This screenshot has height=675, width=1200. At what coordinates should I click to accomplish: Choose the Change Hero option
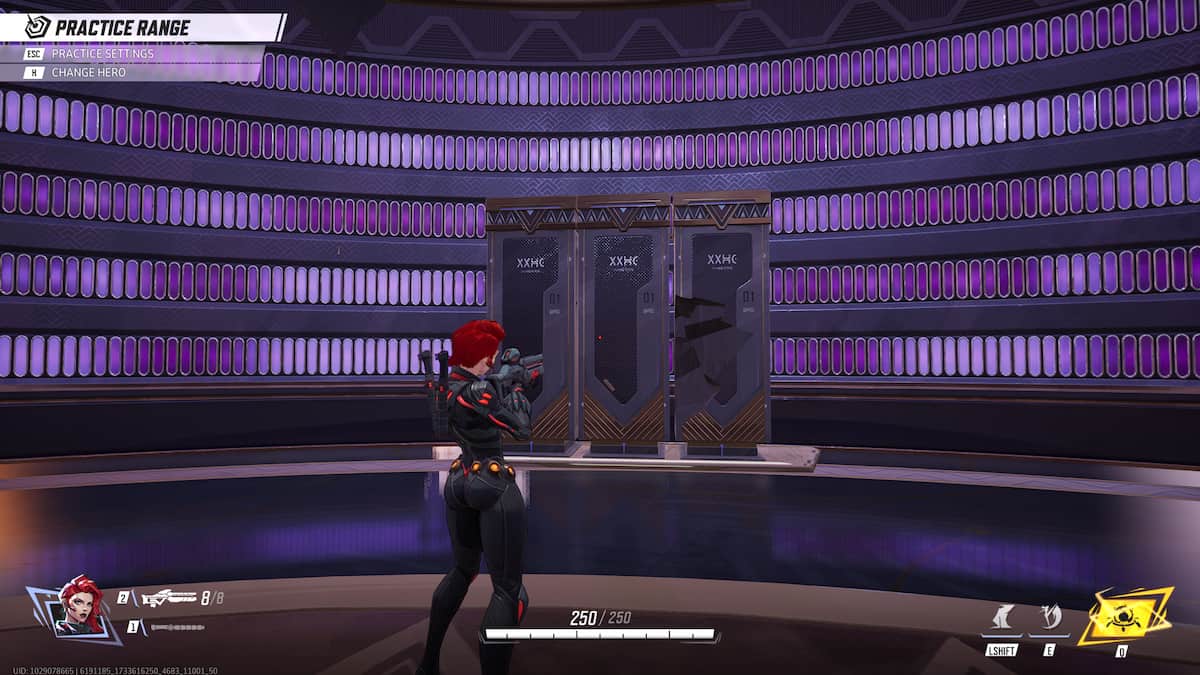[x=88, y=72]
